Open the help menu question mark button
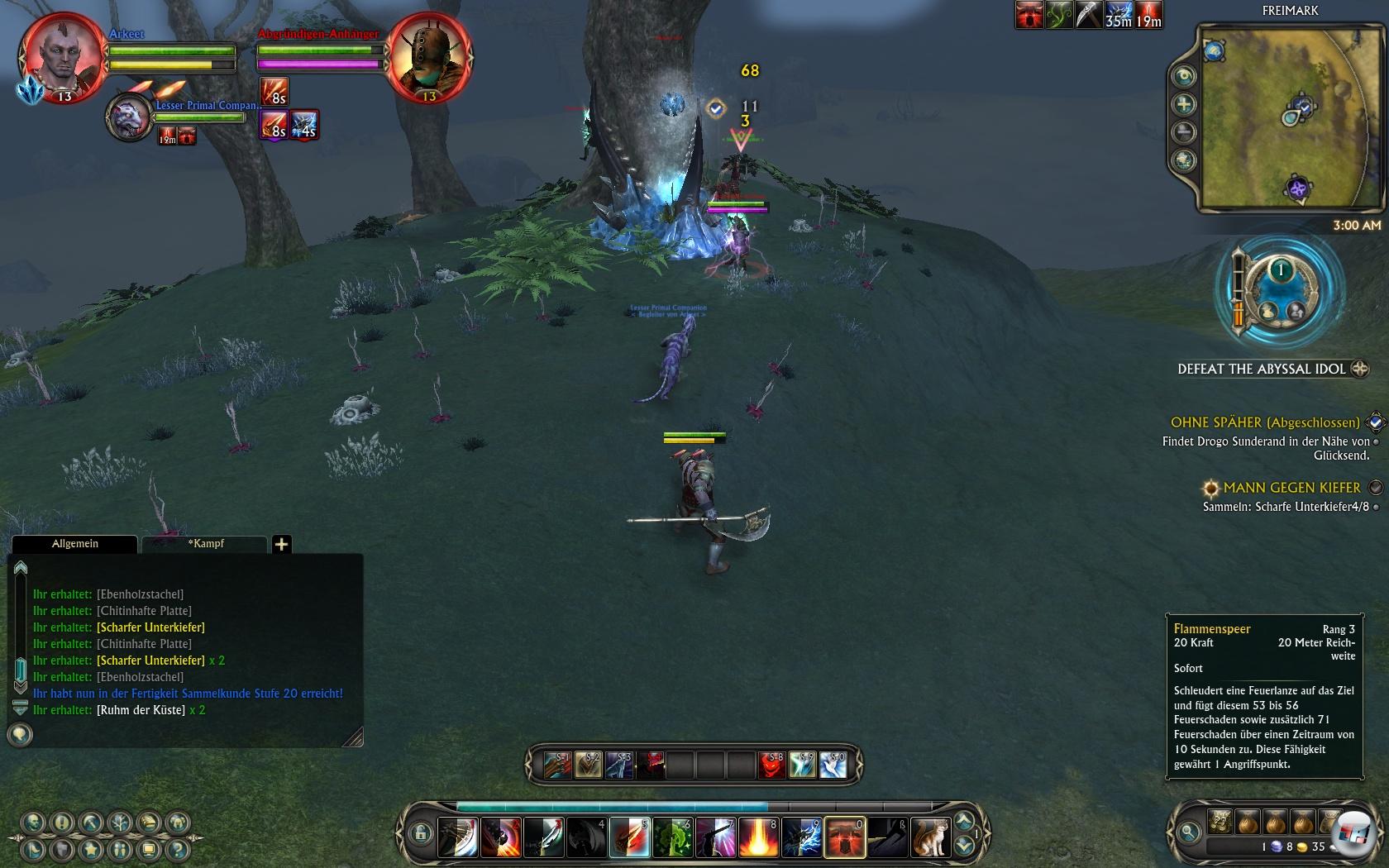 tap(176, 849)
